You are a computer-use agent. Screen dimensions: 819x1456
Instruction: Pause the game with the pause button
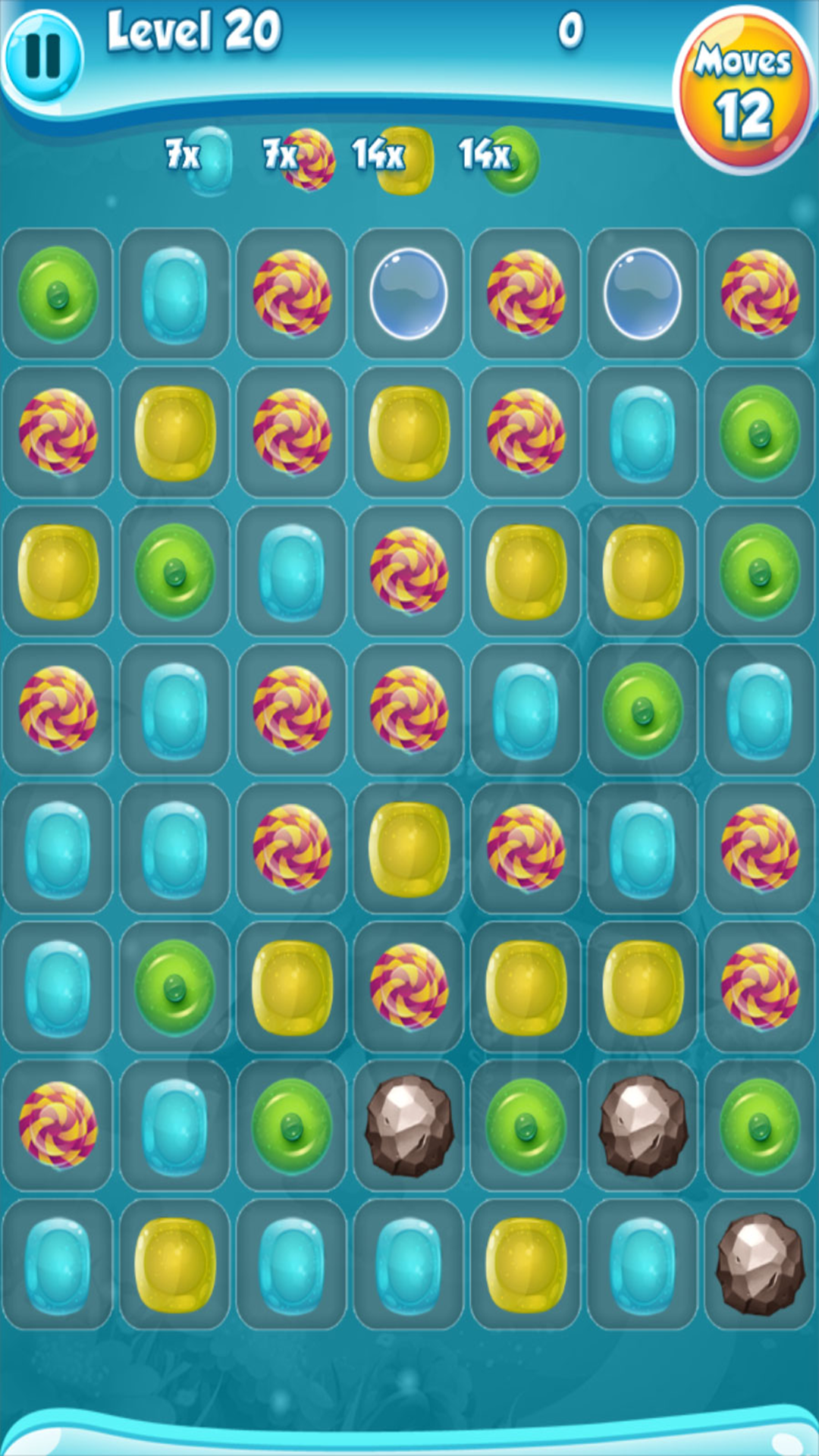pyautogui.click(x=42, y=55)
